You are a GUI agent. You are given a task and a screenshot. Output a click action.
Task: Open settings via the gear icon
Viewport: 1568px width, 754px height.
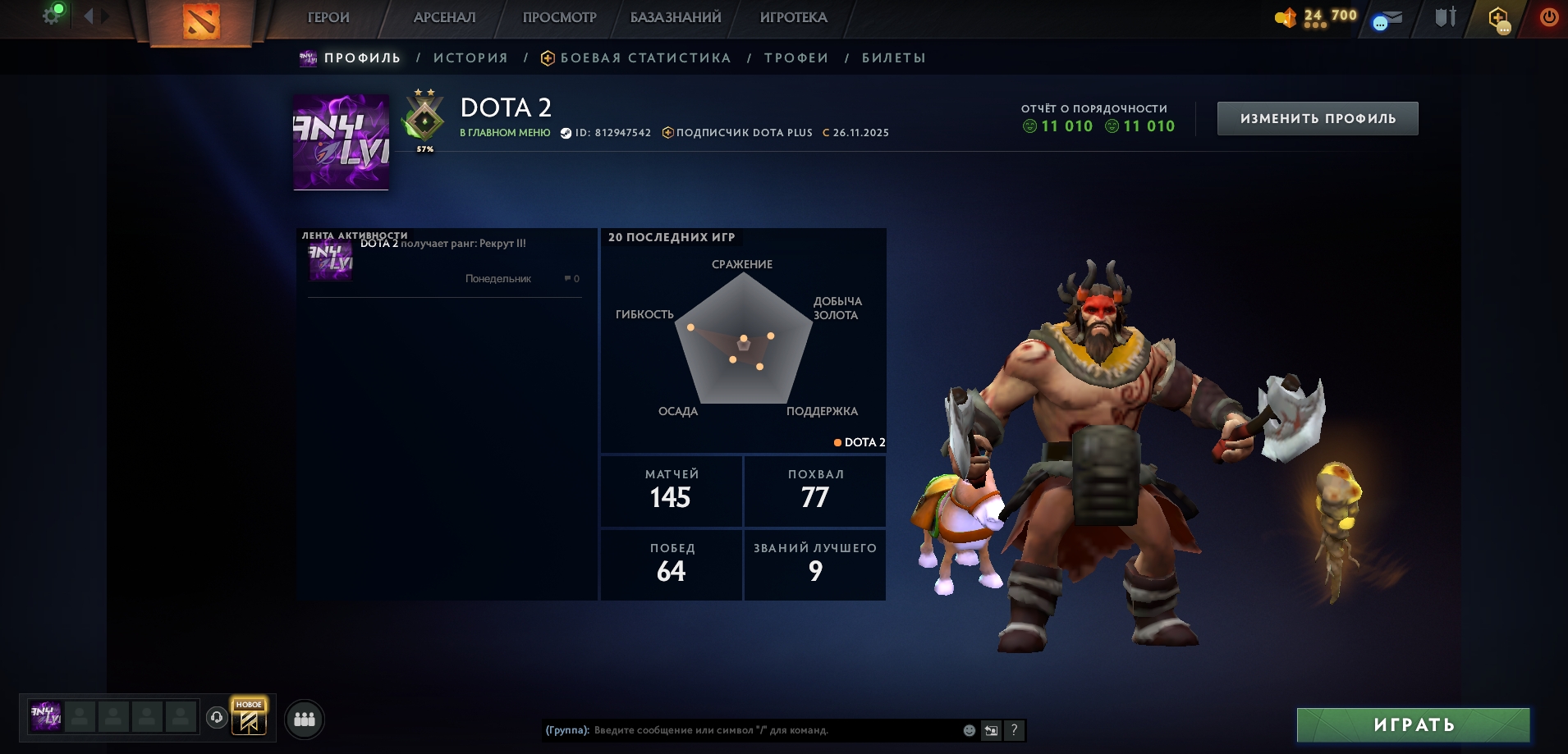(x=51, y=16)
